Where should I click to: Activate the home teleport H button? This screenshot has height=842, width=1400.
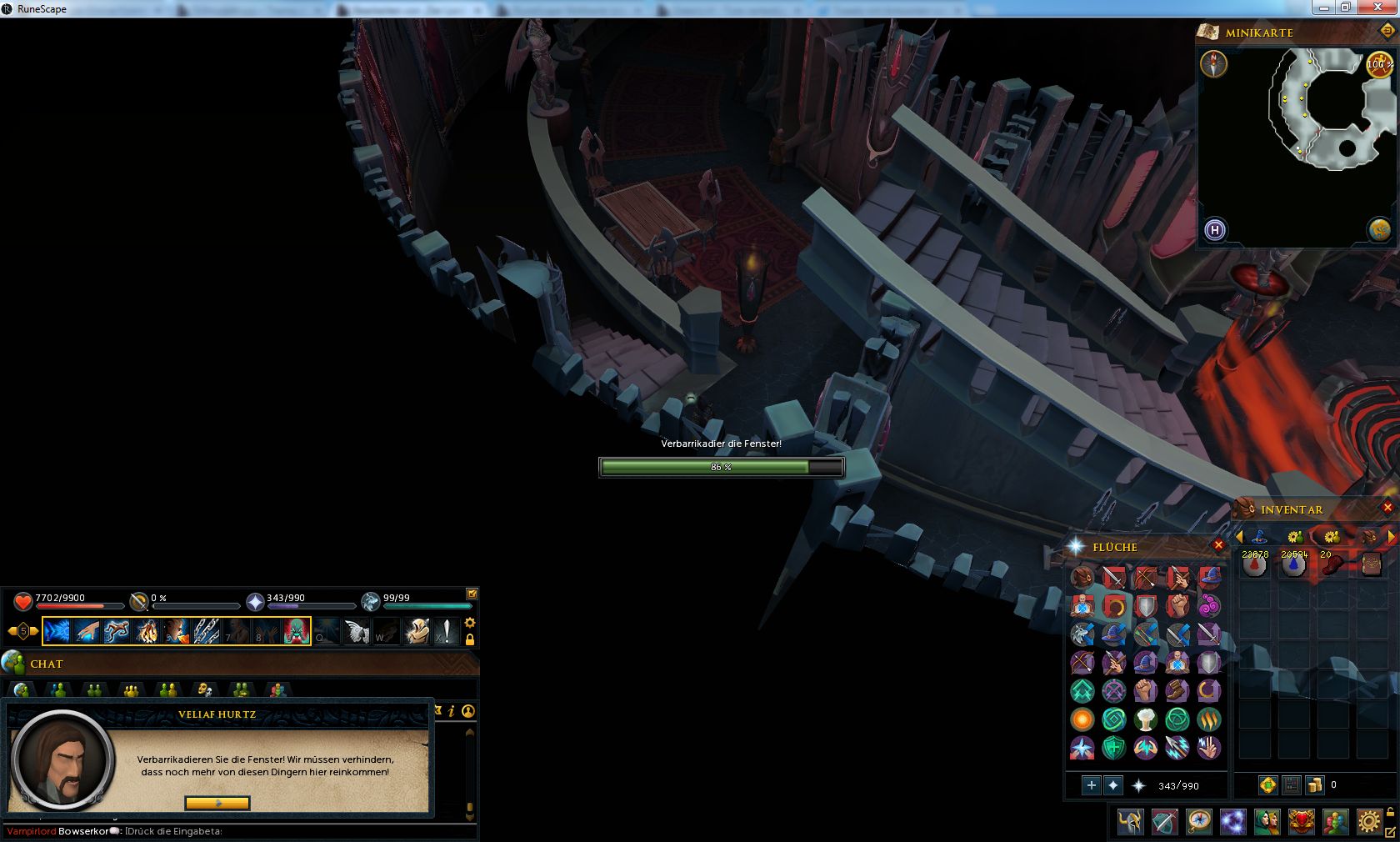(x=1214, y=230)
